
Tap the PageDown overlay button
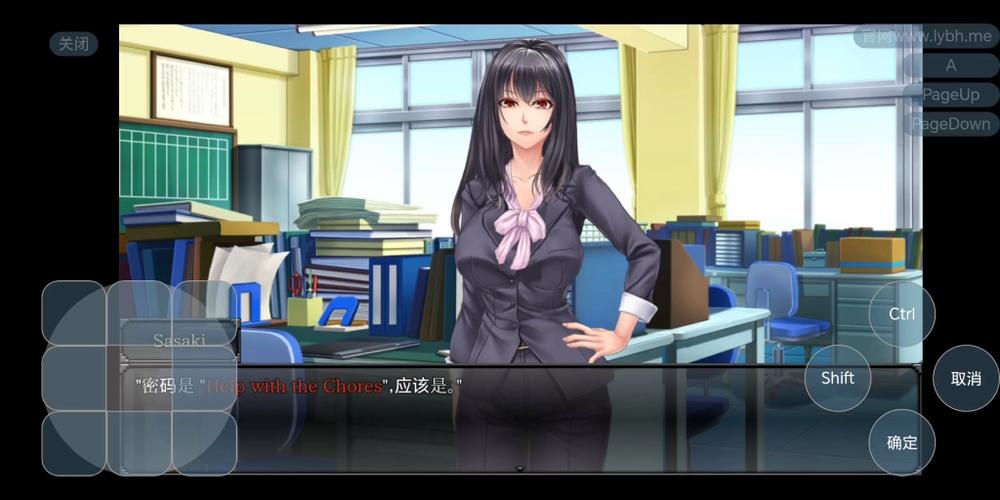tap(950, 125)
